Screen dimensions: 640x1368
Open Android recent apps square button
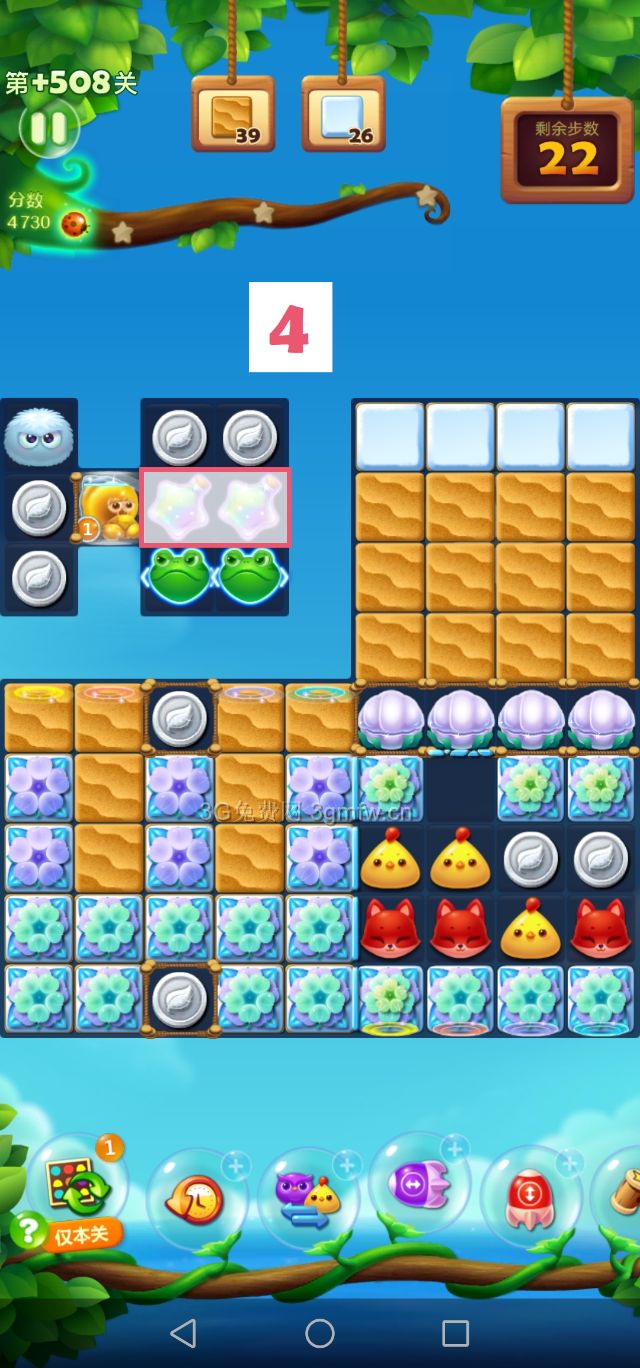[x=455, y=1332]
